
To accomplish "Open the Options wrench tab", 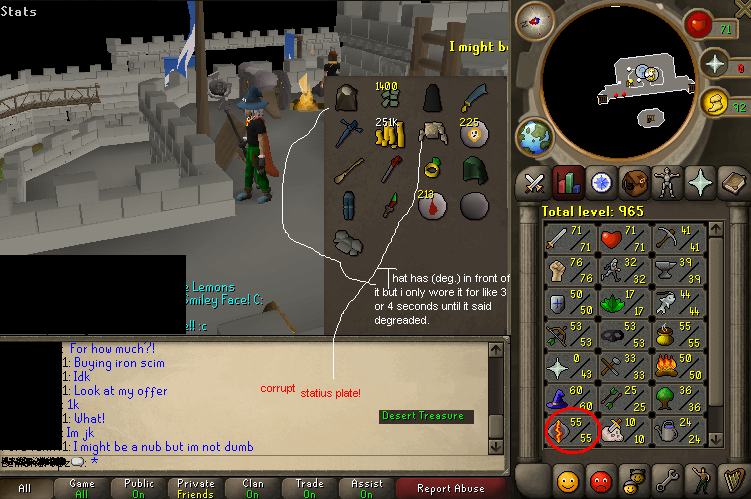I will coord(667,479).
